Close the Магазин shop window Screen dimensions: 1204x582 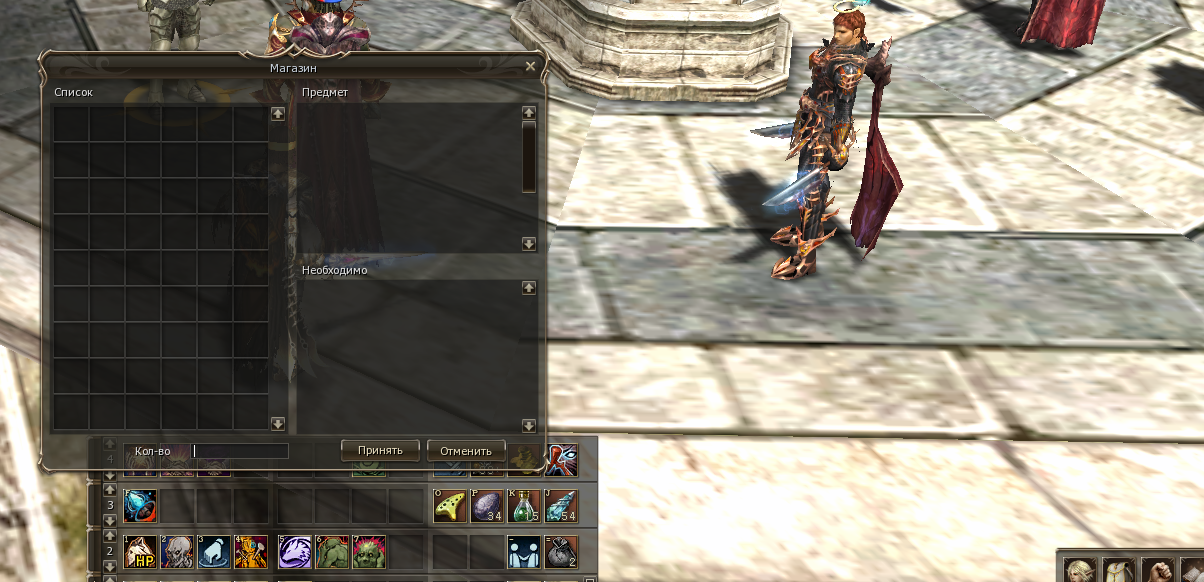[530, 66]
